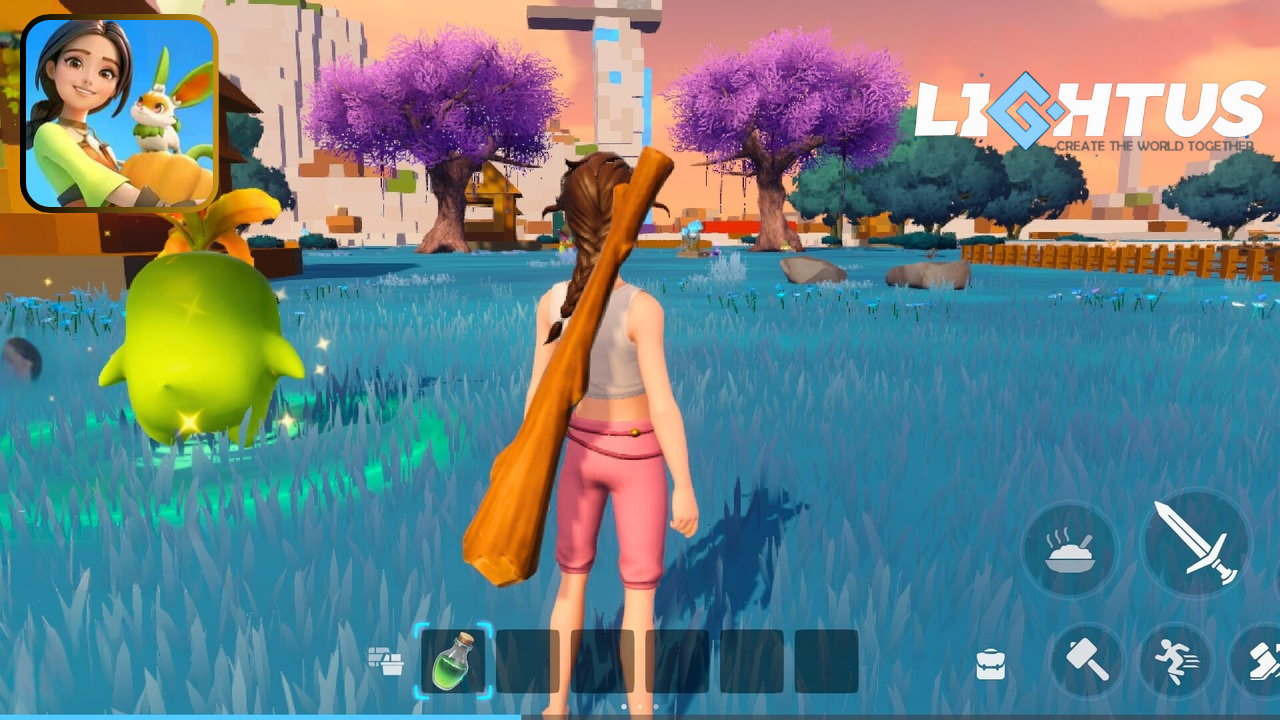This screenshot has height=720, width=1280.
Task: Tap the boots icon at screen edge
Action: pos(1268,660)
